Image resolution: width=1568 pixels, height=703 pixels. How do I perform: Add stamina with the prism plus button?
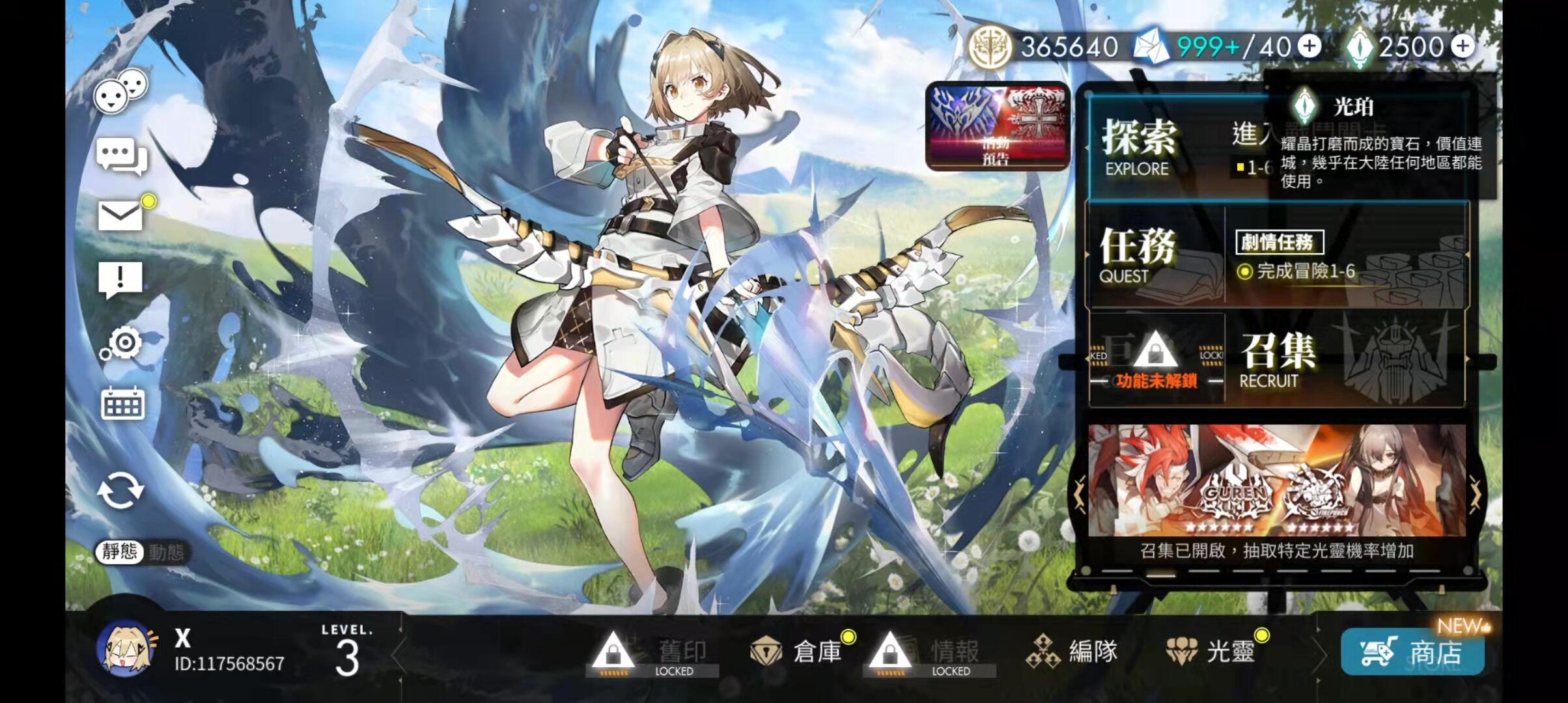tap(1309, 46)
